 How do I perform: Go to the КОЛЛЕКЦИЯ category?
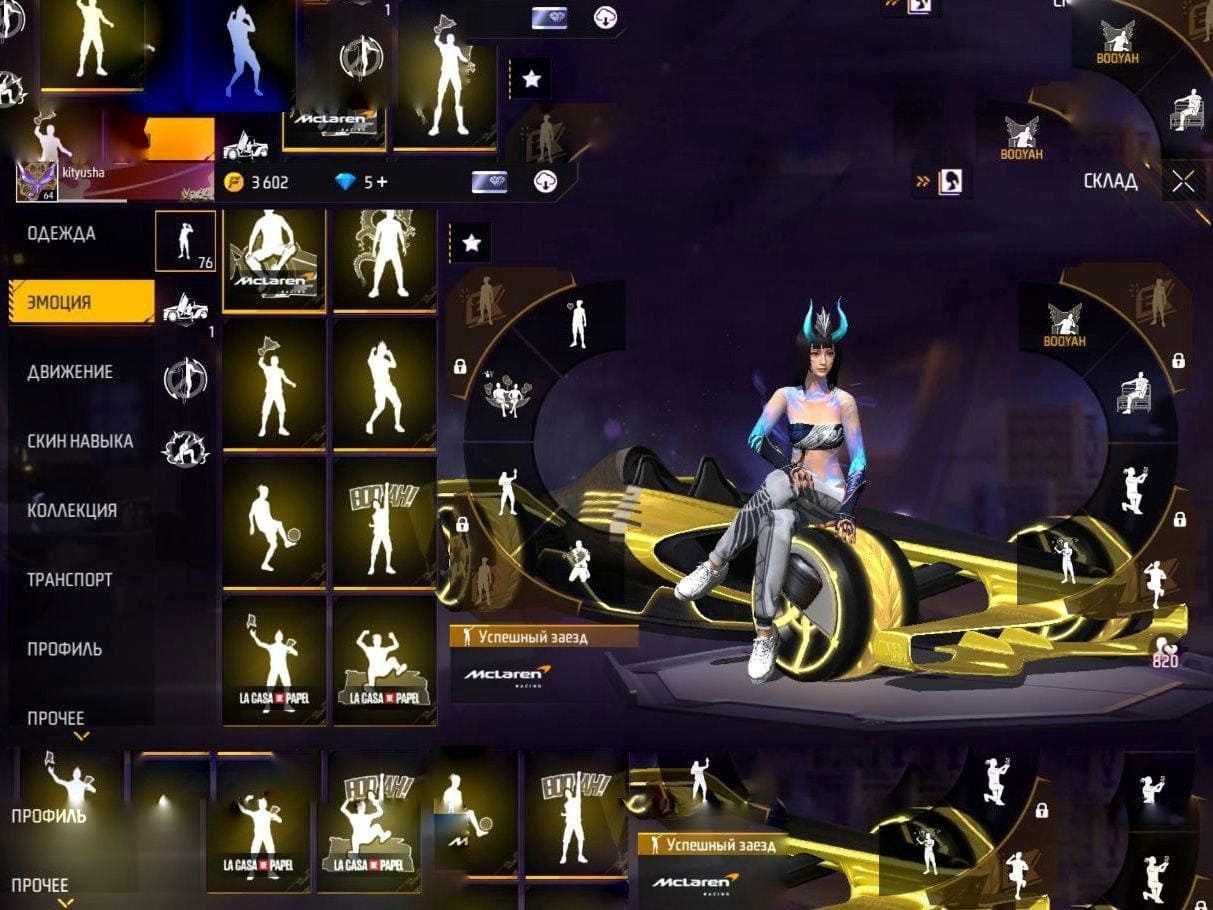click(72, 510)
